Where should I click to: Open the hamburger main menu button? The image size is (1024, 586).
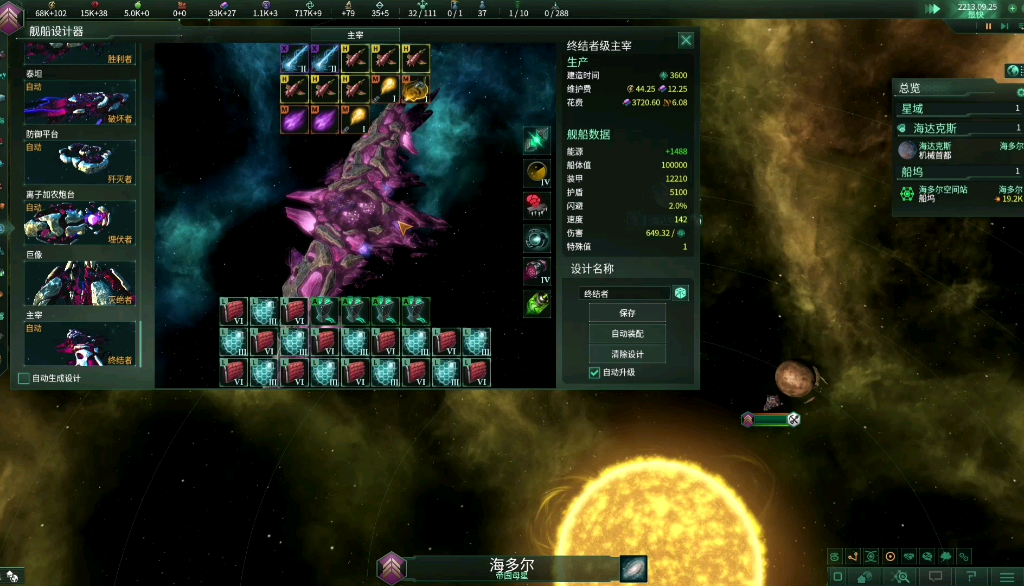[1005, 576]
